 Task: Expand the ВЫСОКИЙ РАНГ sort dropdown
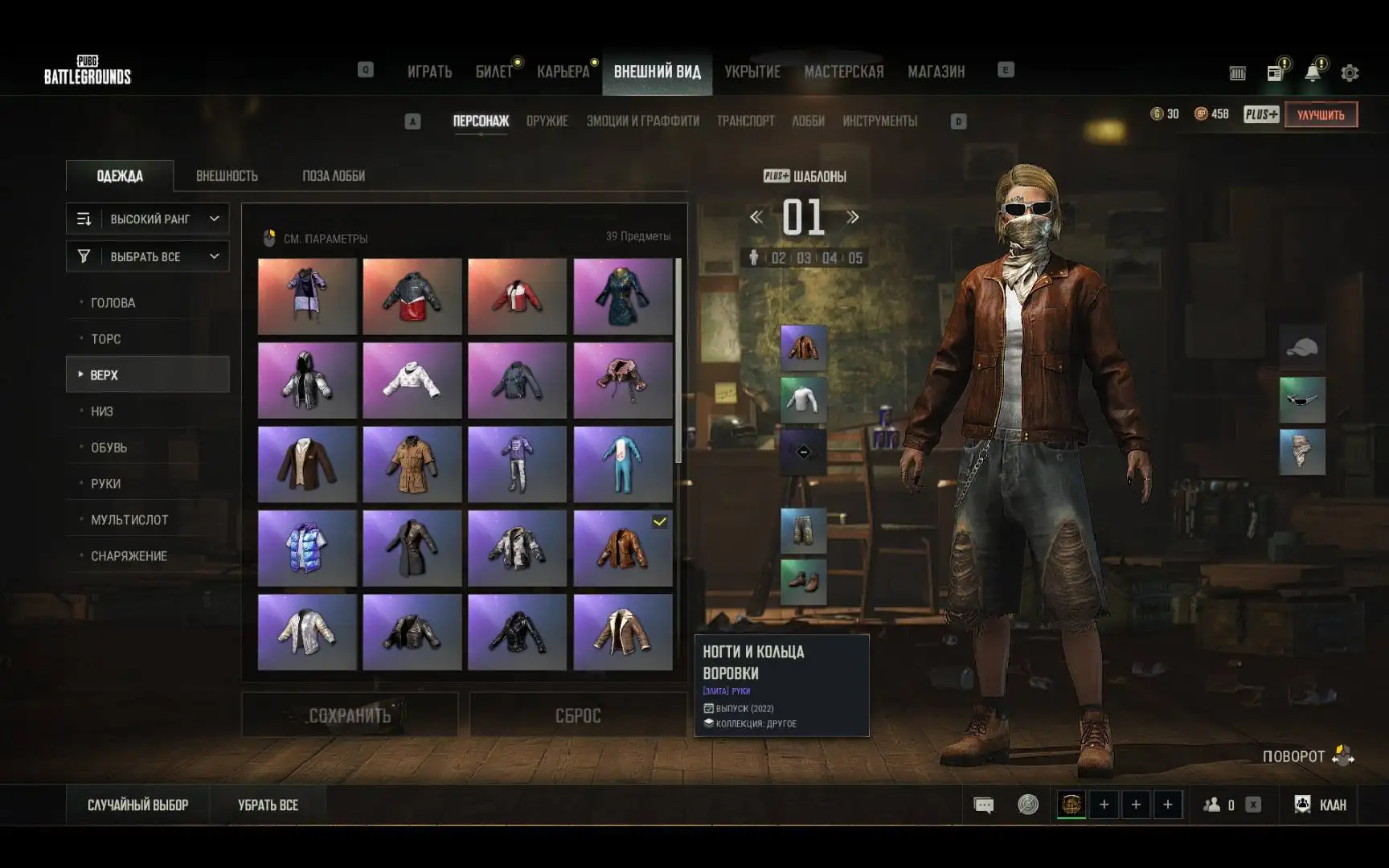[148, 219]
